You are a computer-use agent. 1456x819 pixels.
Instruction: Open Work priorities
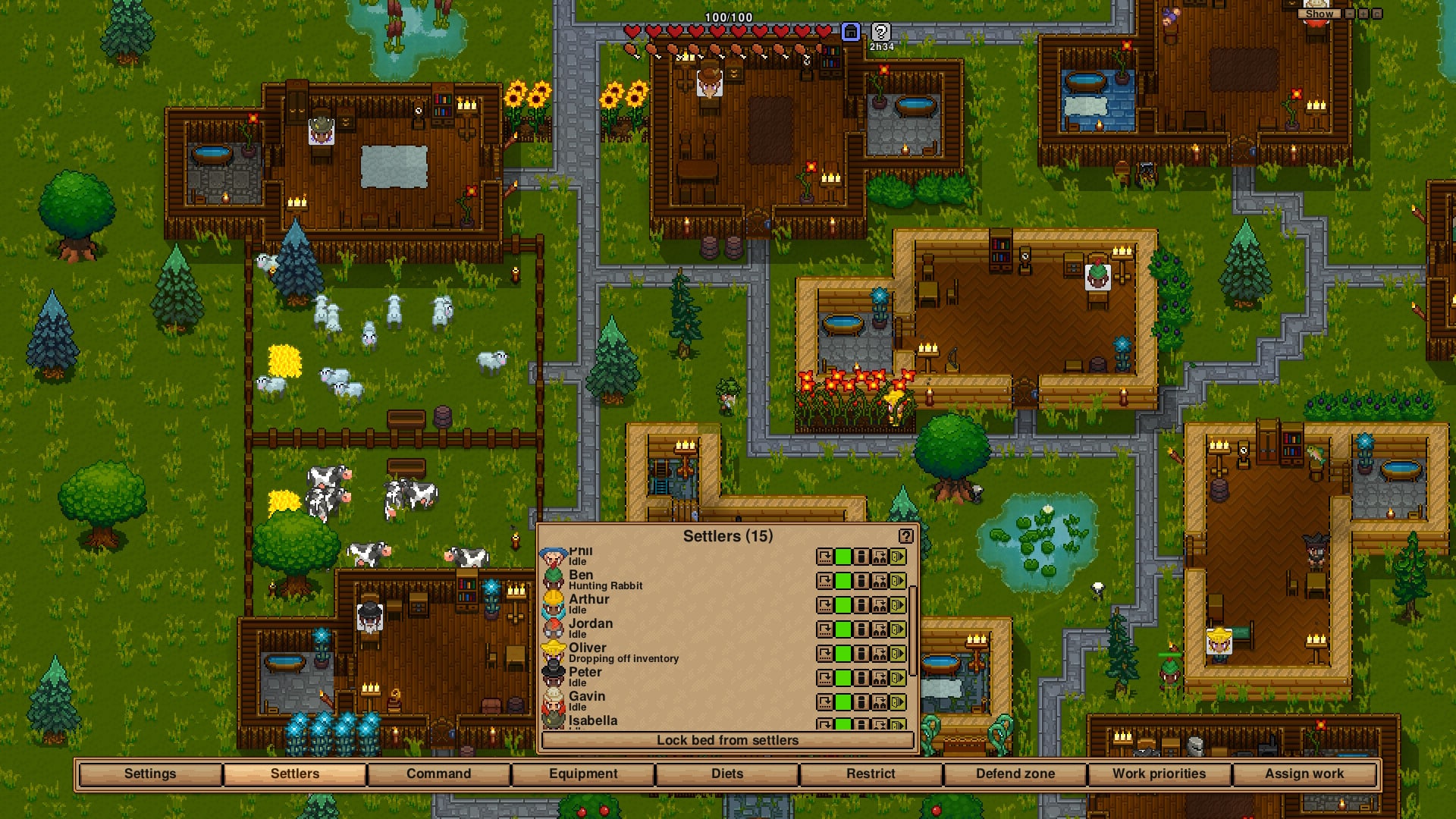pos(1159,773)
